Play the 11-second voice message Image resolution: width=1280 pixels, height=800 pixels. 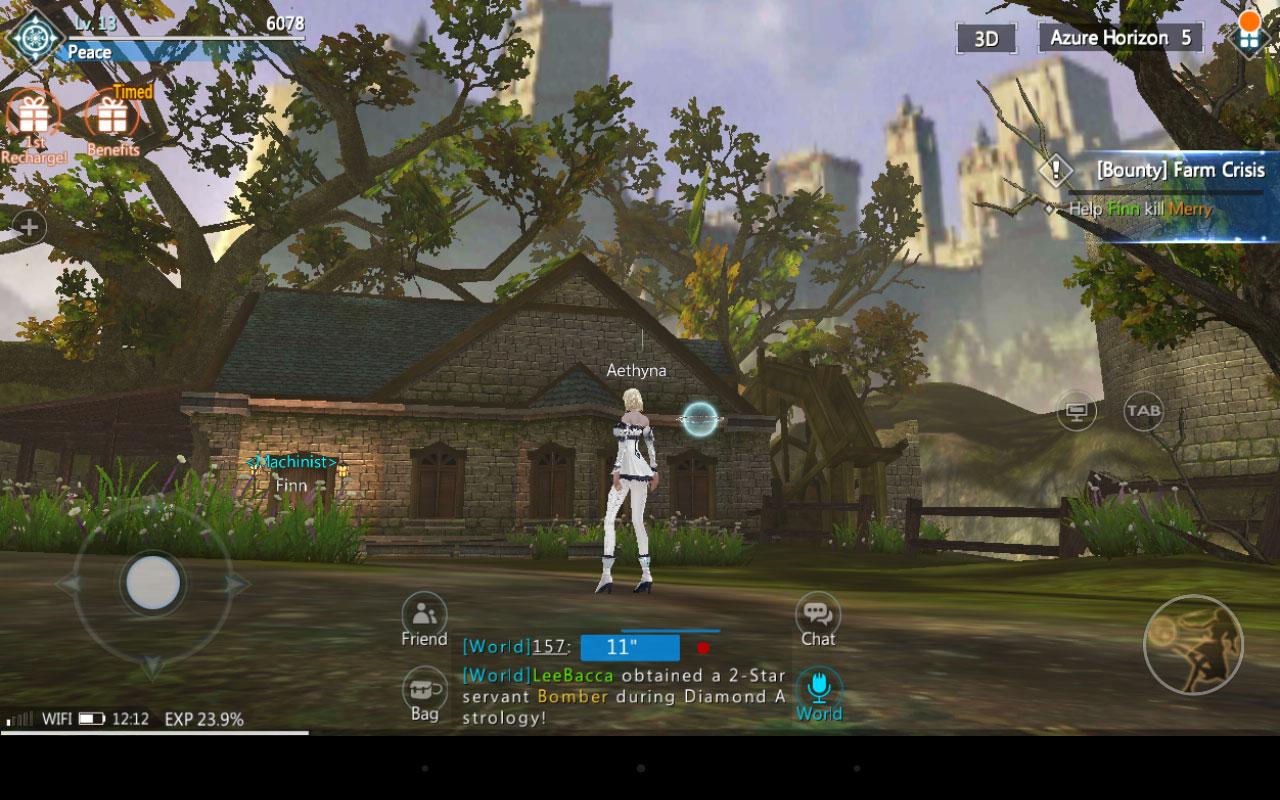629,647
